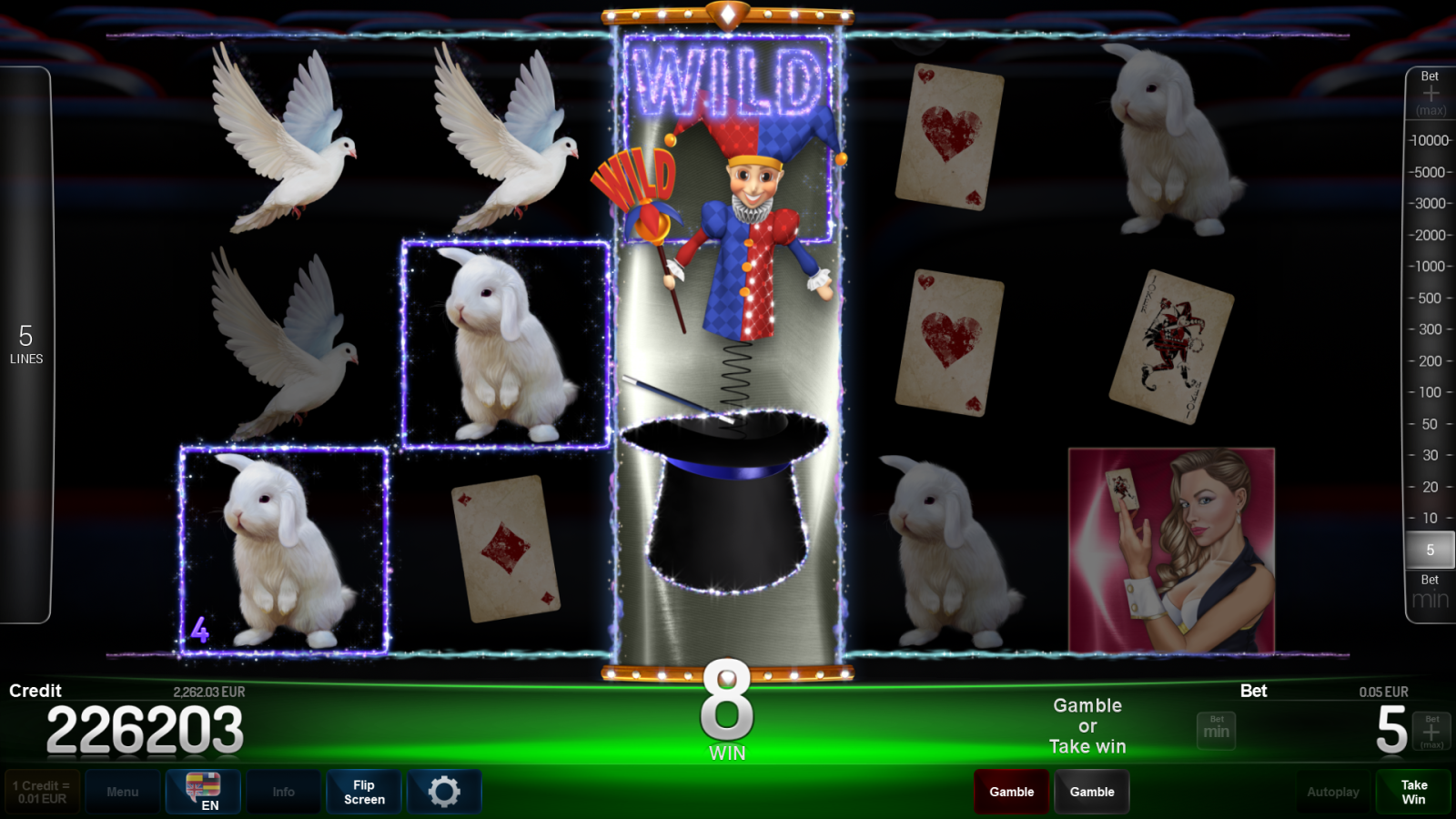1456x819 pixels.
Task: Click the Autoplay button
Action: click(1333, 791)
